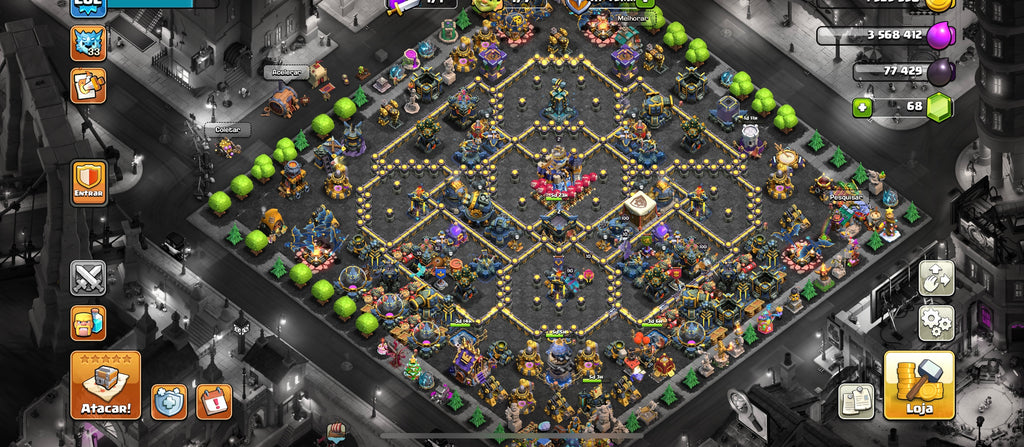Open the settings gear menu
The width and height of the screenshot is (1024, 447).
(937, 322)
